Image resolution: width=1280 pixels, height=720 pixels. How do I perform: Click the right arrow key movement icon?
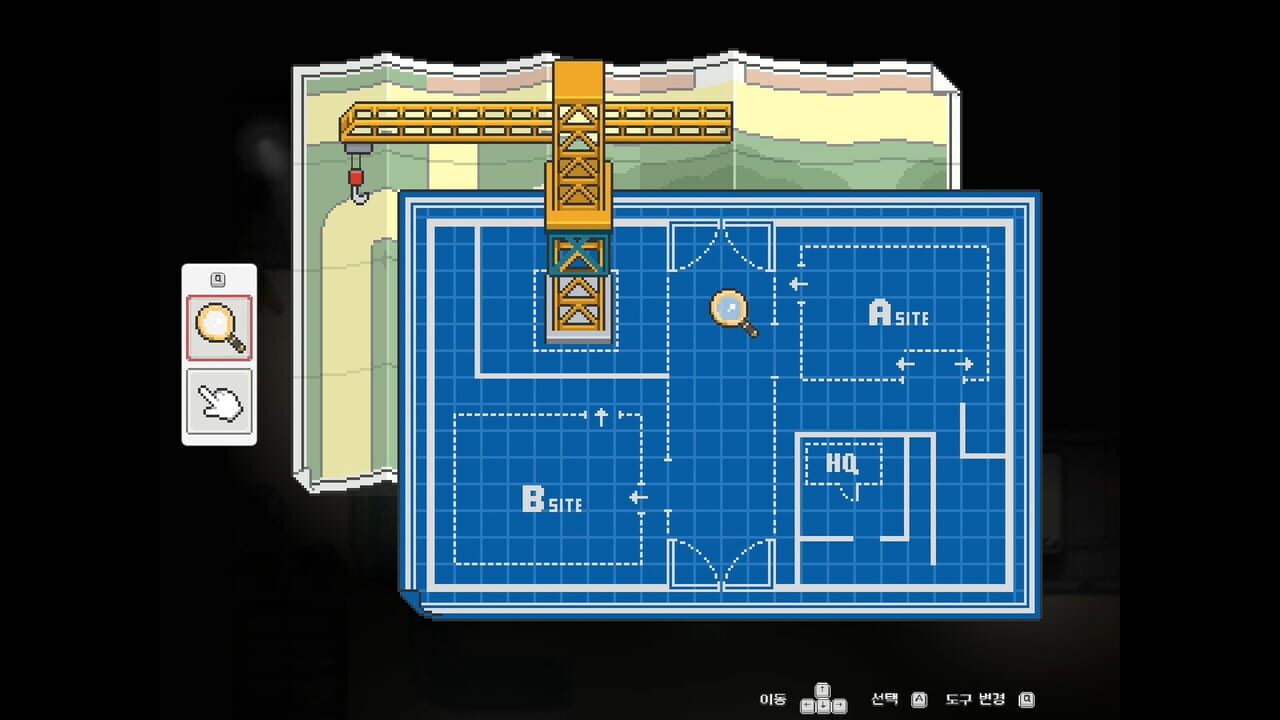(x=838, y=704)
